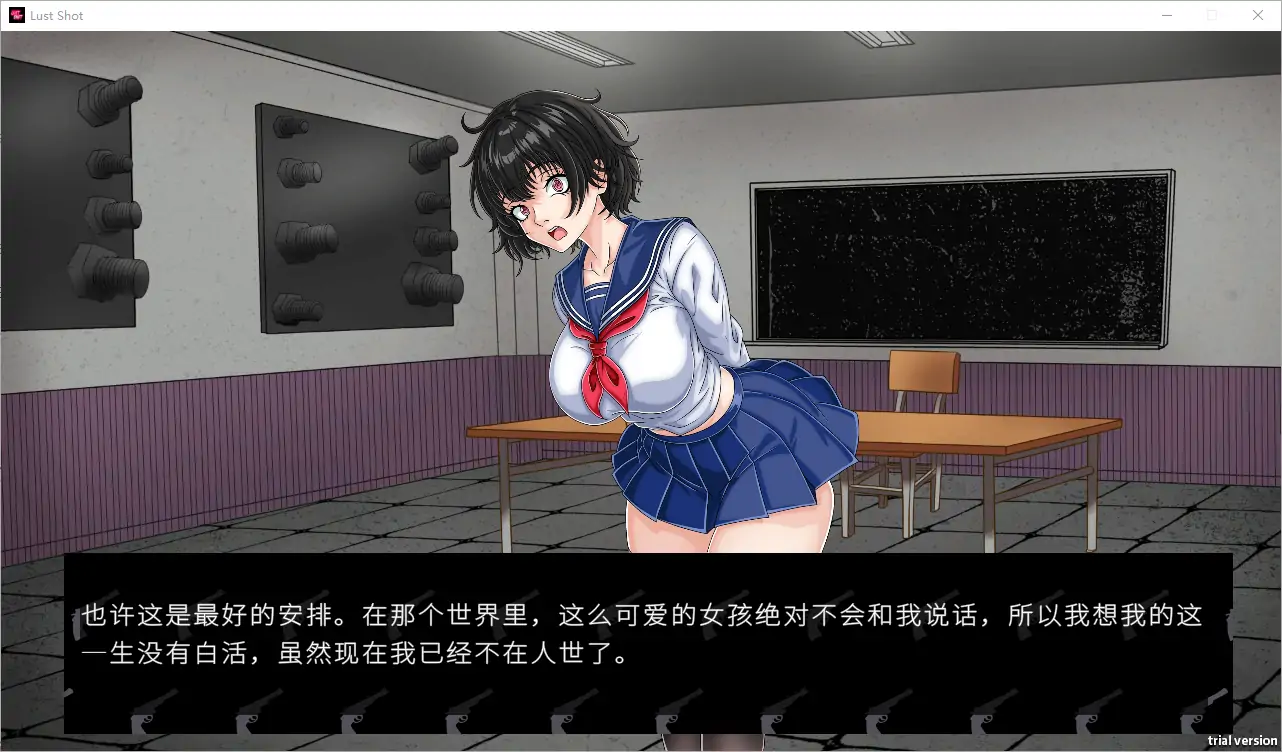This screenshot has height=752, width=1282.
Task: Minimize the Lust Shot window
Action: (1166, 15)
